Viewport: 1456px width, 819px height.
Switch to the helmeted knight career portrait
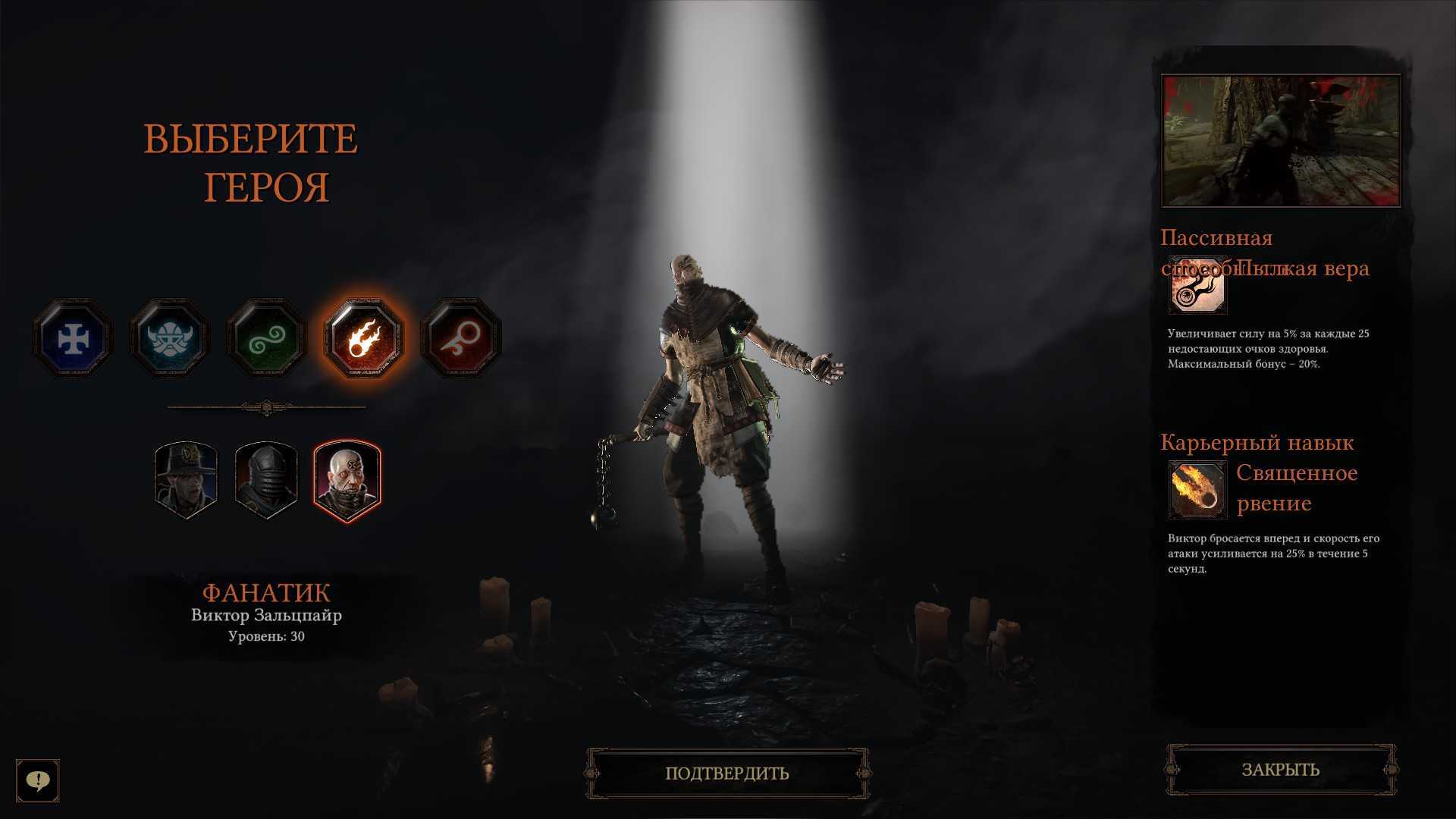266,480
